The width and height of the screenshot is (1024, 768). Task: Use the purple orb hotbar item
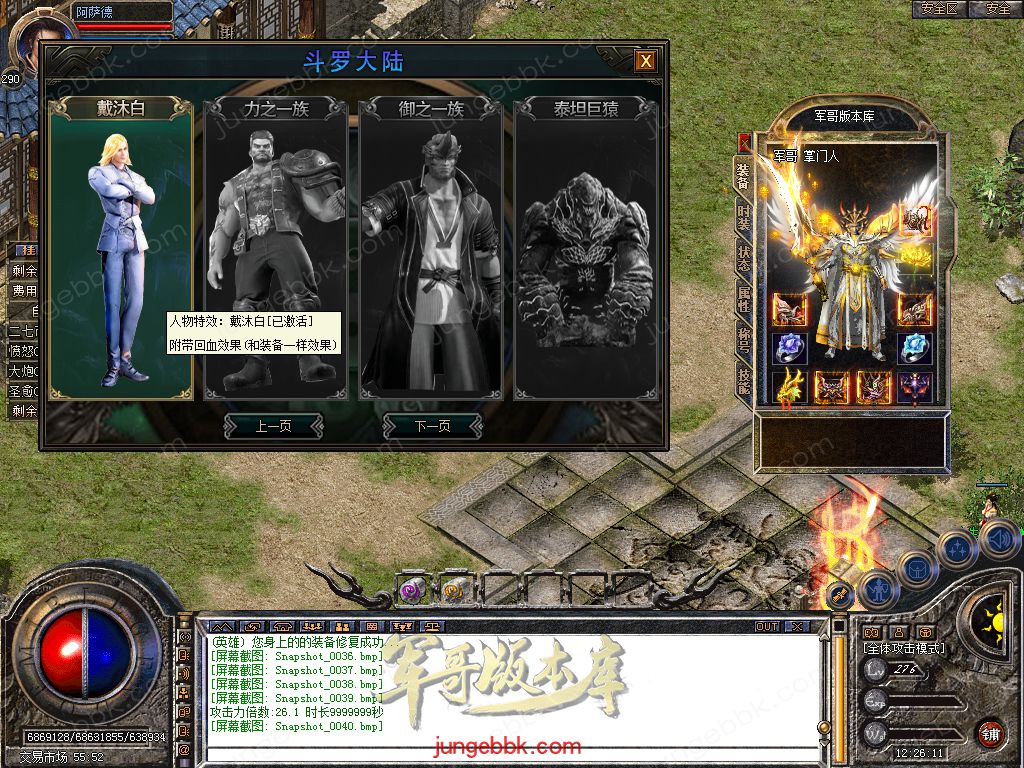pos(412,590)
